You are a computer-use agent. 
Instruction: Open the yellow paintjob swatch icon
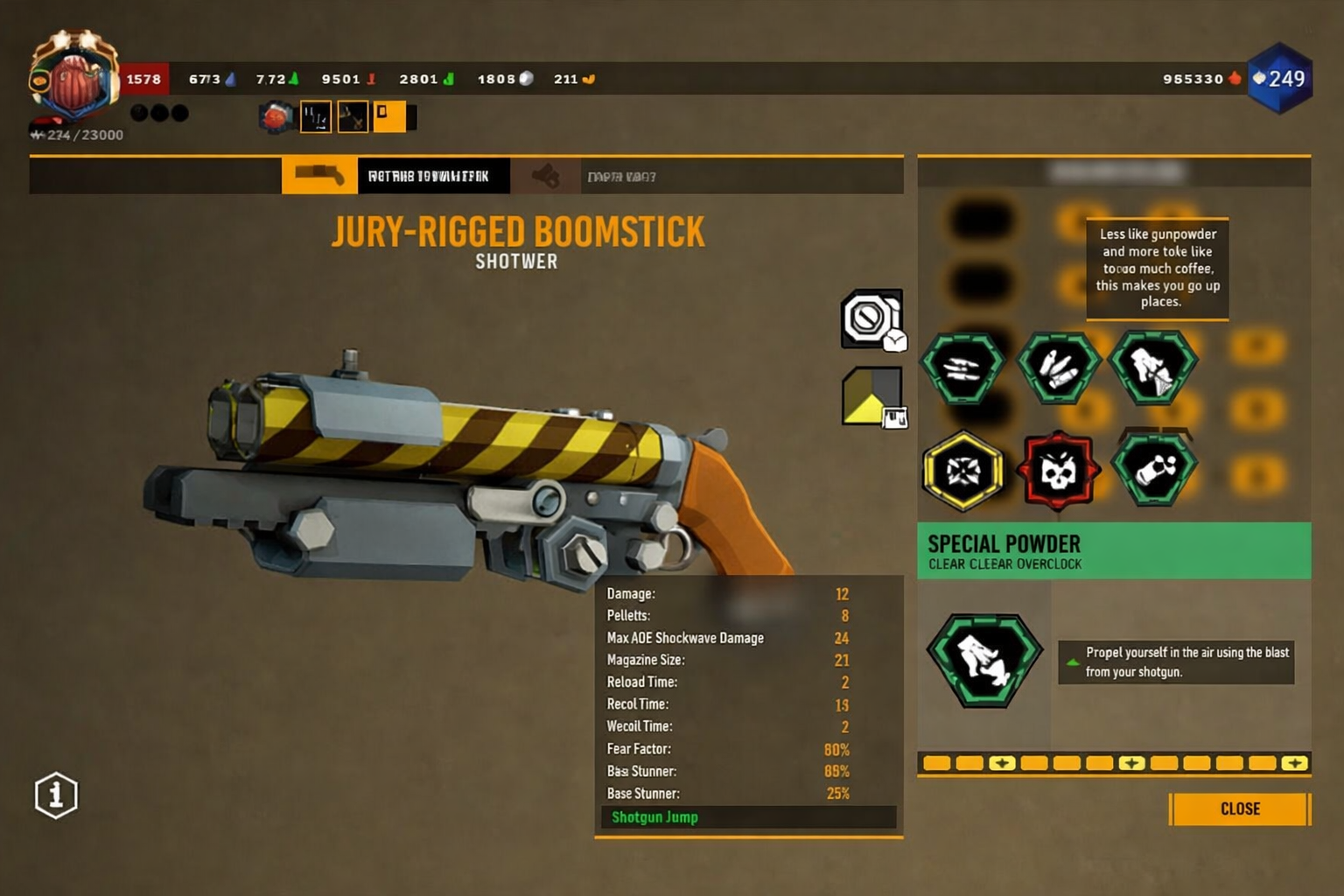[872, 397]
